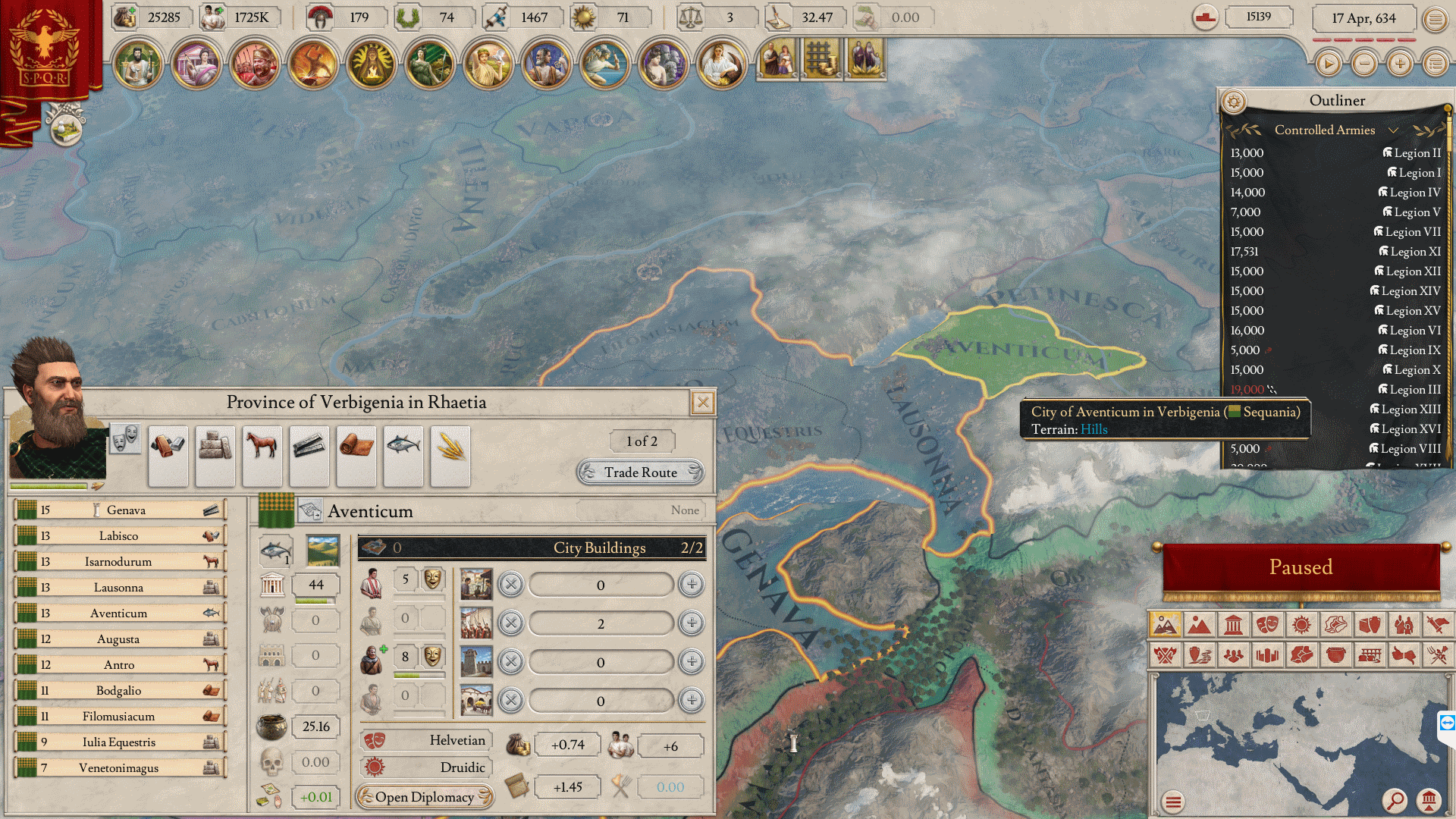Close the Province of Verbigenia panel
Viewport: 1456px width, 819px height.
point(703,403)
